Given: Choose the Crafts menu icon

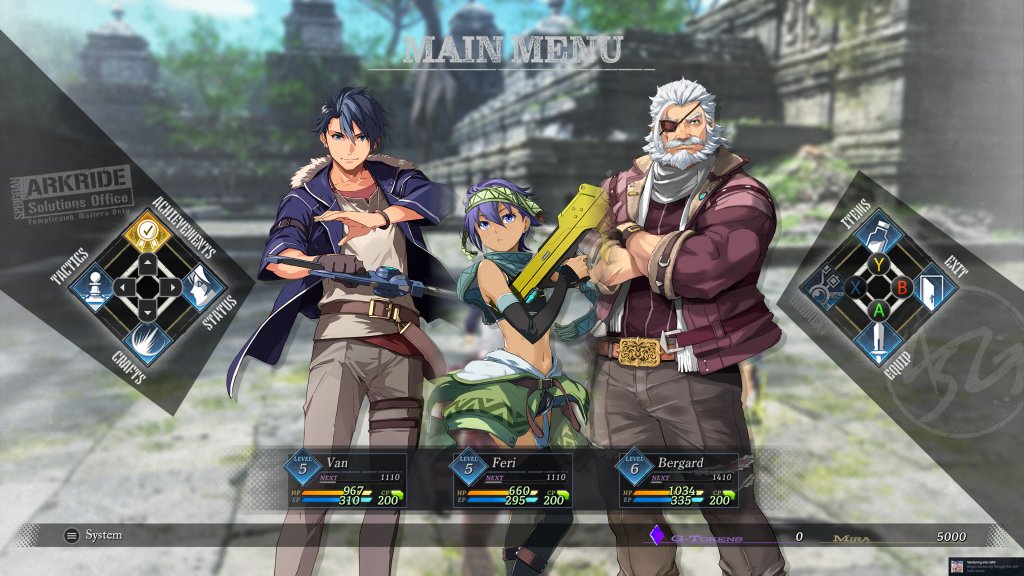Looking at the screenshot, I should tap(147, 339).
